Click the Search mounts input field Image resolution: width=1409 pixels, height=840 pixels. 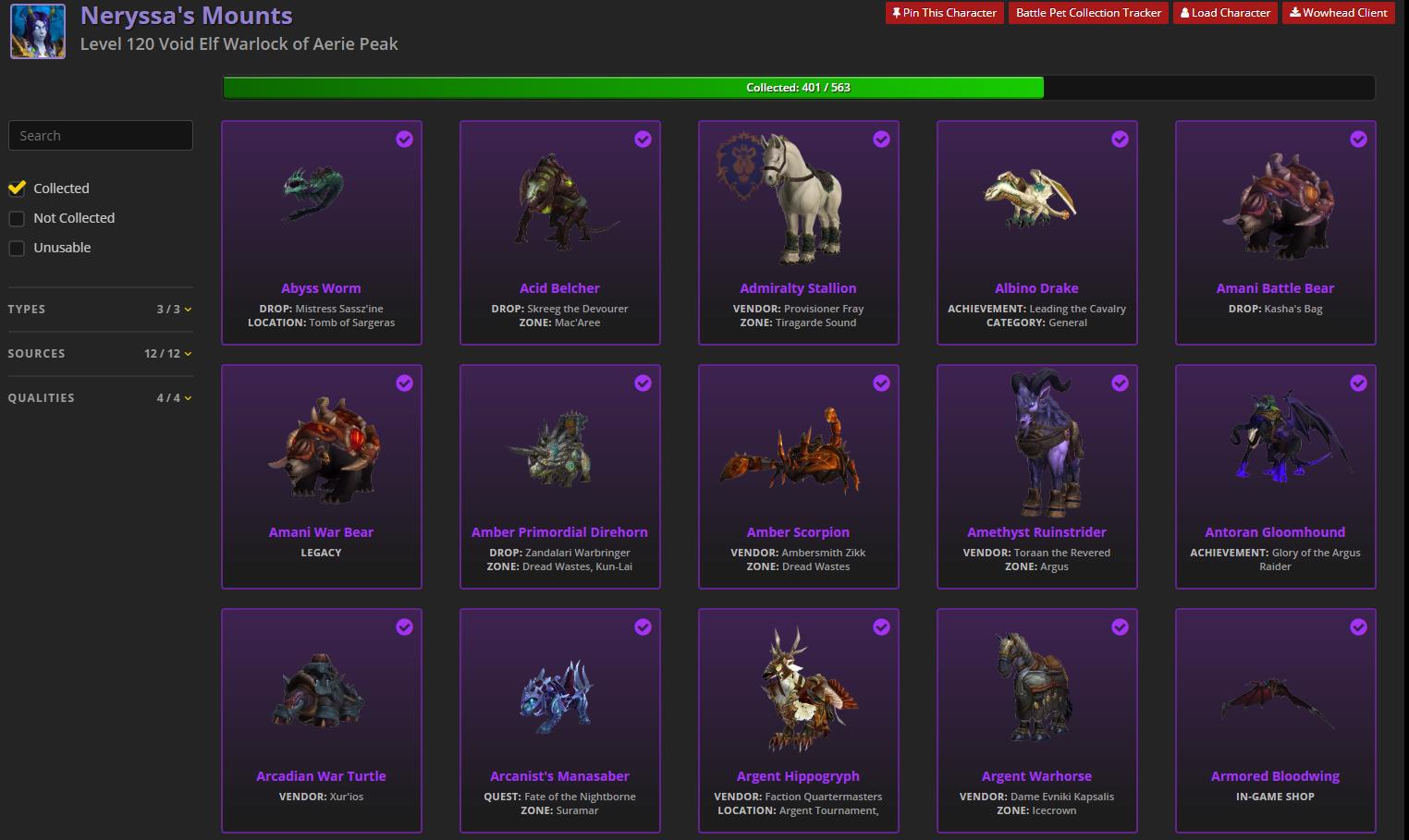click(x=100, y=135)
